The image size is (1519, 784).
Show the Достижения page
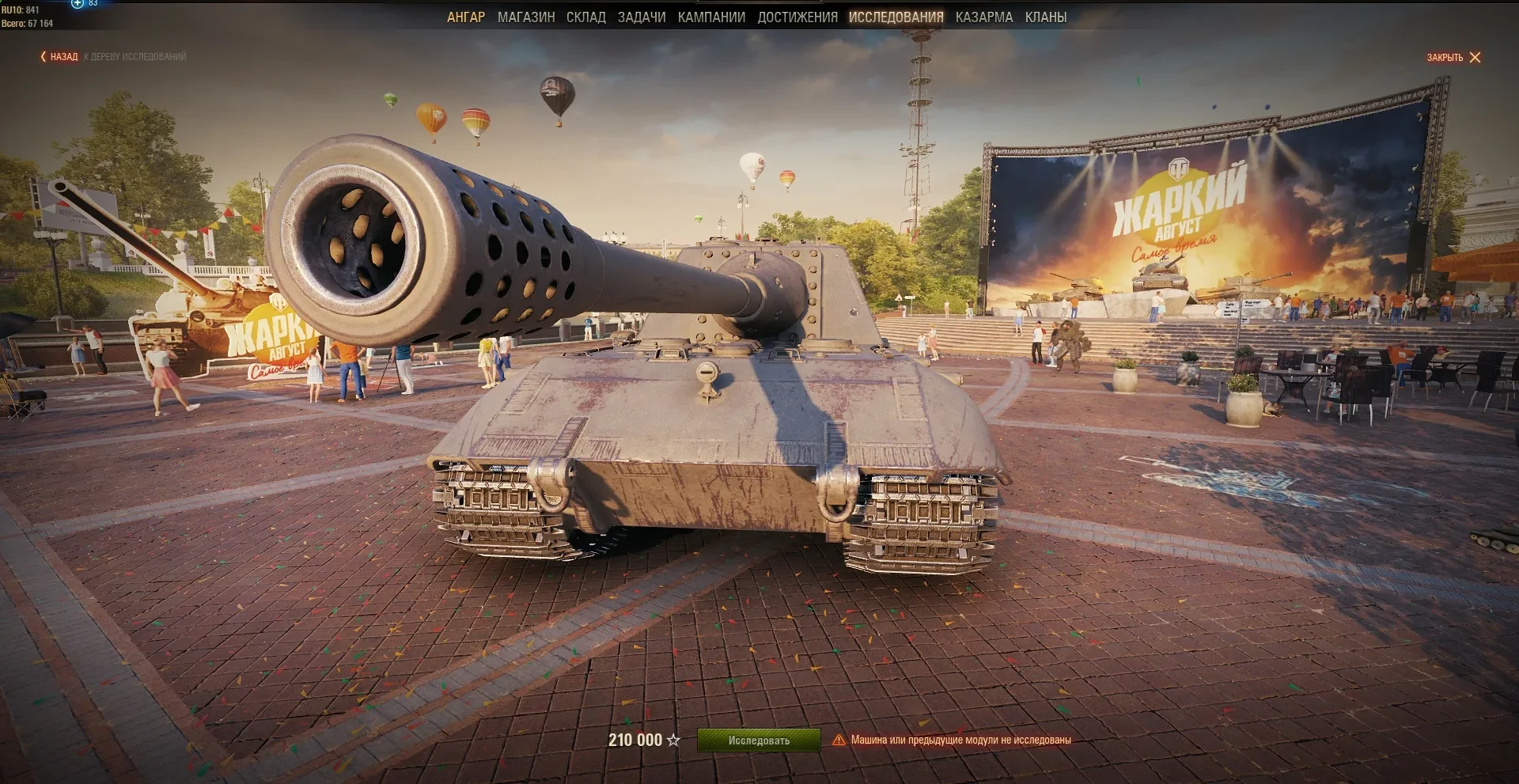click(797, 17)
